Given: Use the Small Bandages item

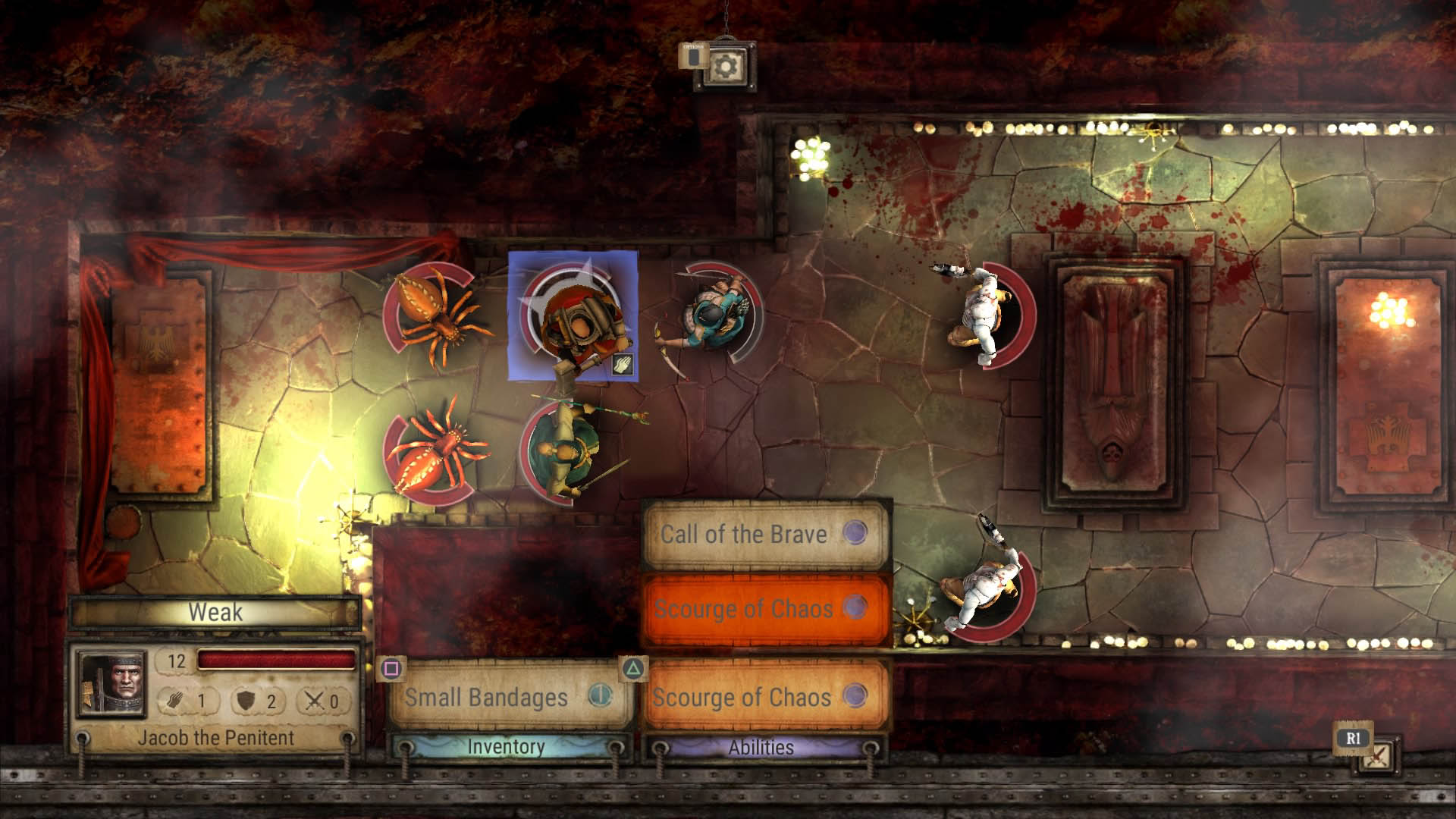Looking at the screenshot, I should pos(488,695).
